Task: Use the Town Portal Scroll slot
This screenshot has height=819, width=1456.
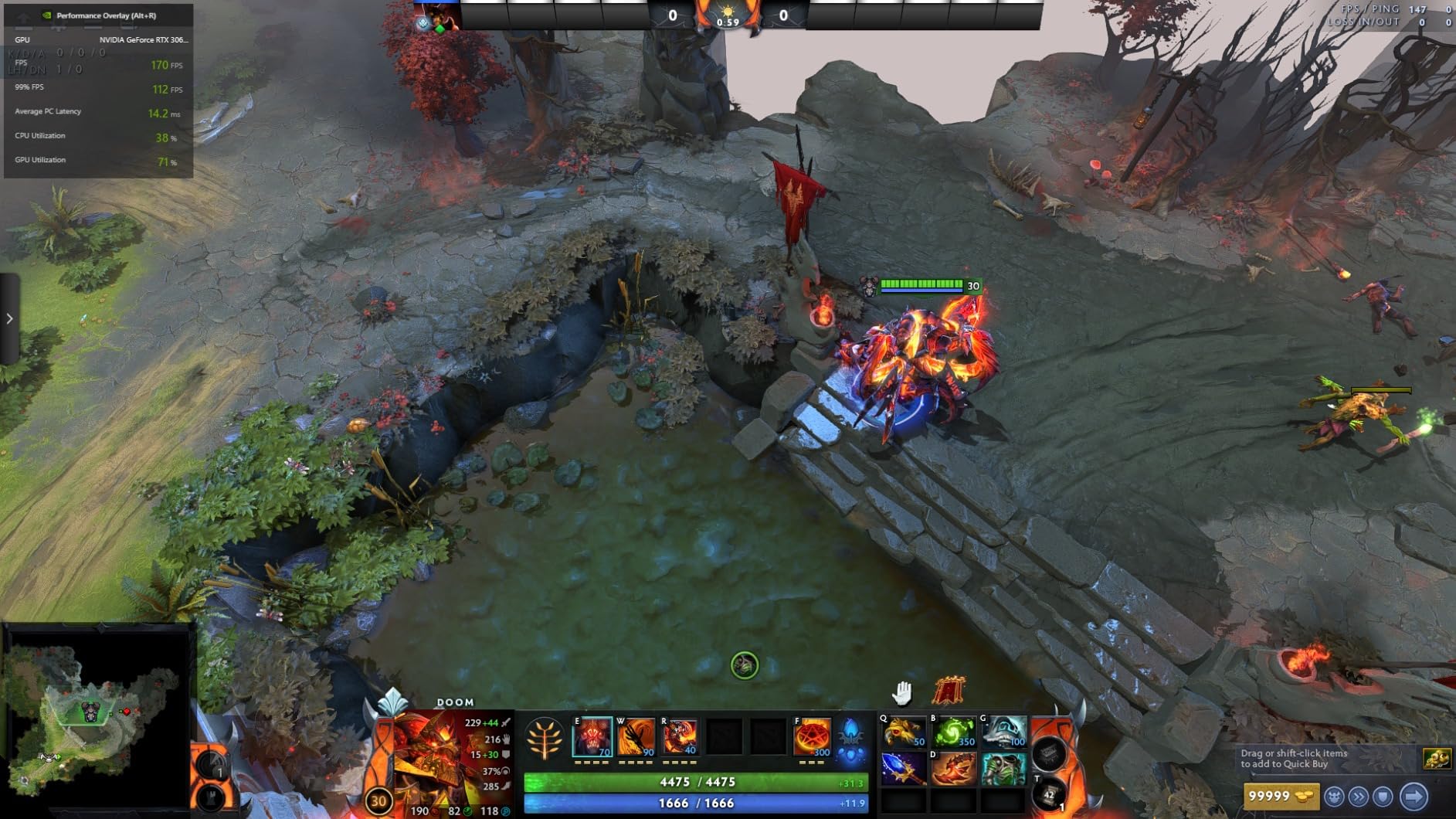Action: tap(1050, 794)
